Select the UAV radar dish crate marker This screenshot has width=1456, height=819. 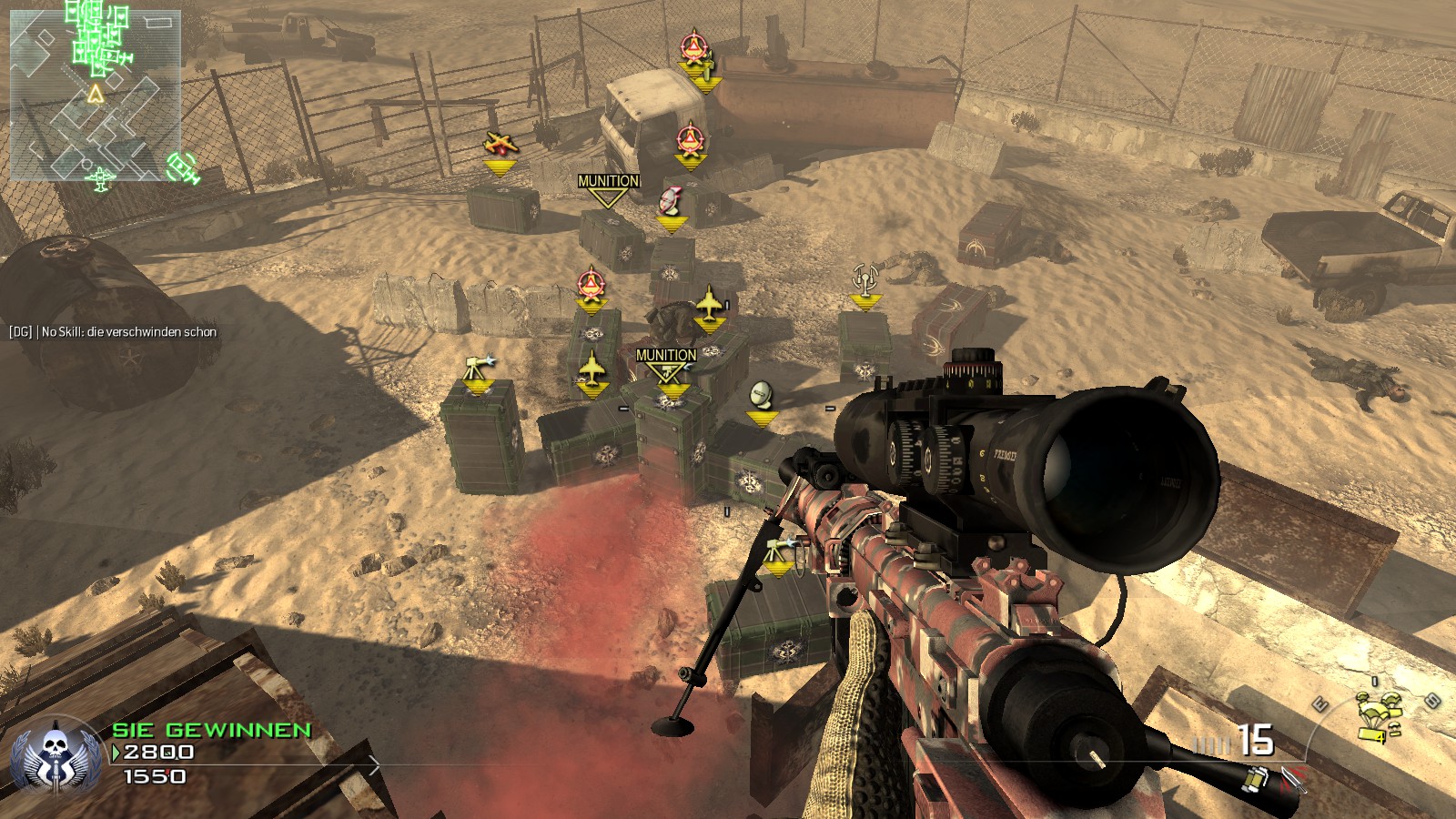[x=762, y=395]
